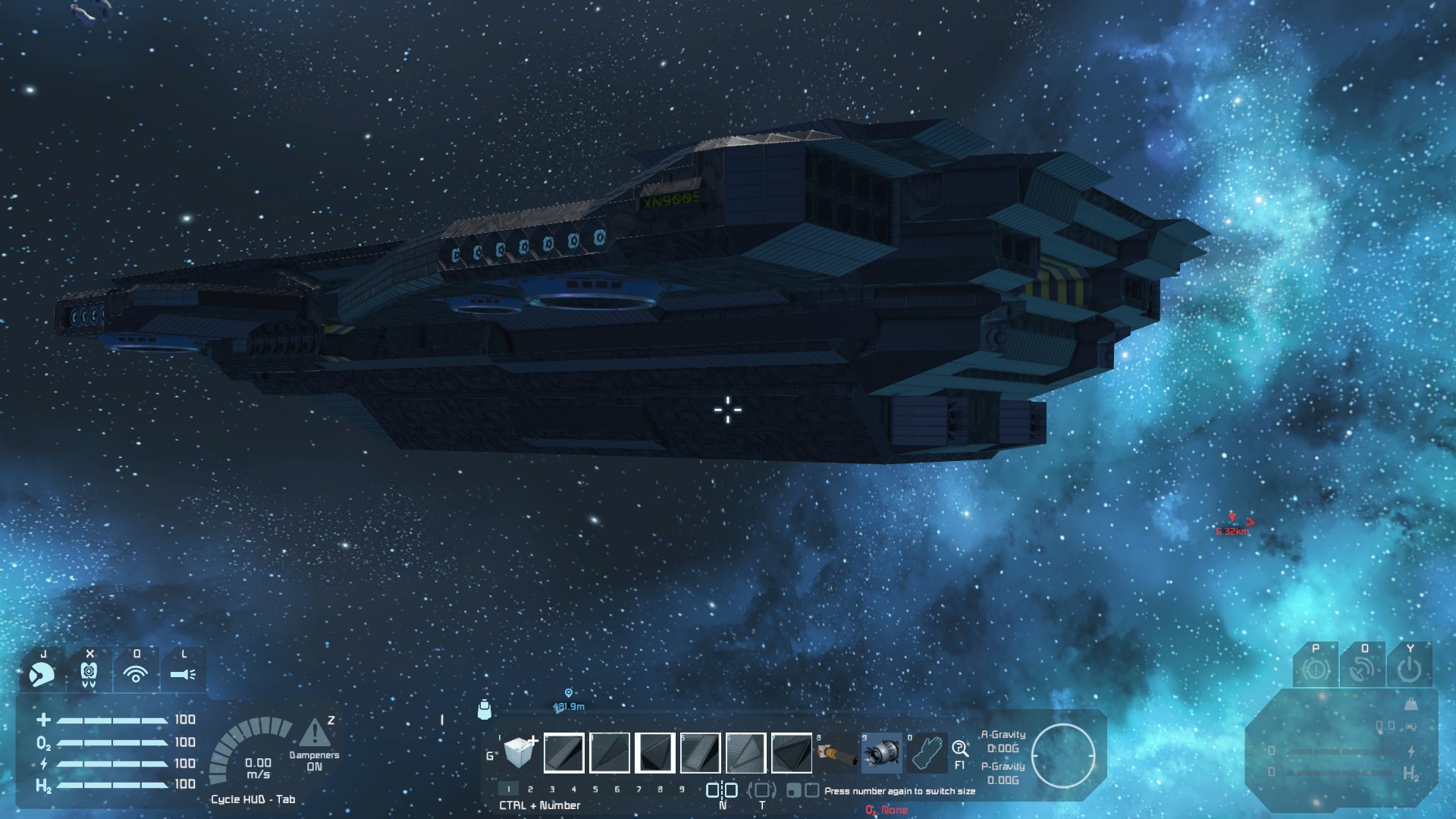Switch to toolbar page 2

530,789
